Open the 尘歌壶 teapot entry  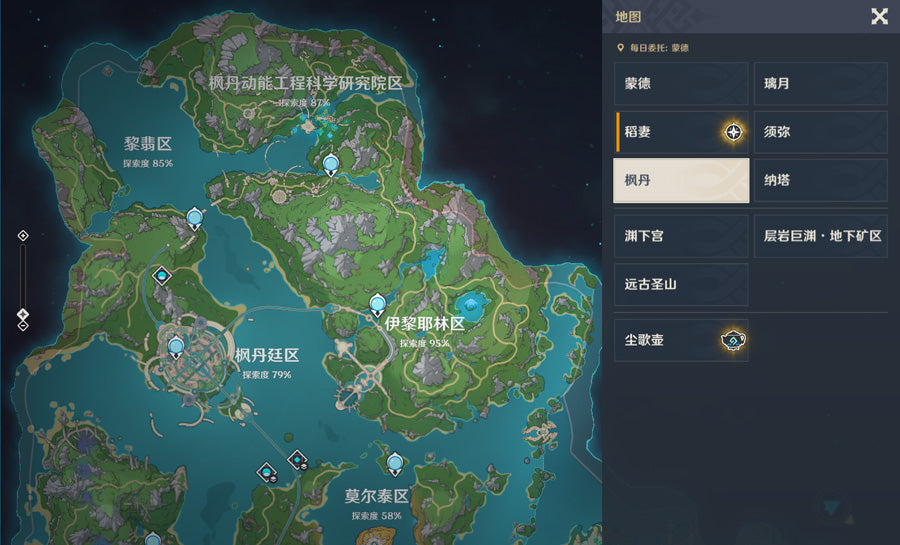[x=681, y=341]
